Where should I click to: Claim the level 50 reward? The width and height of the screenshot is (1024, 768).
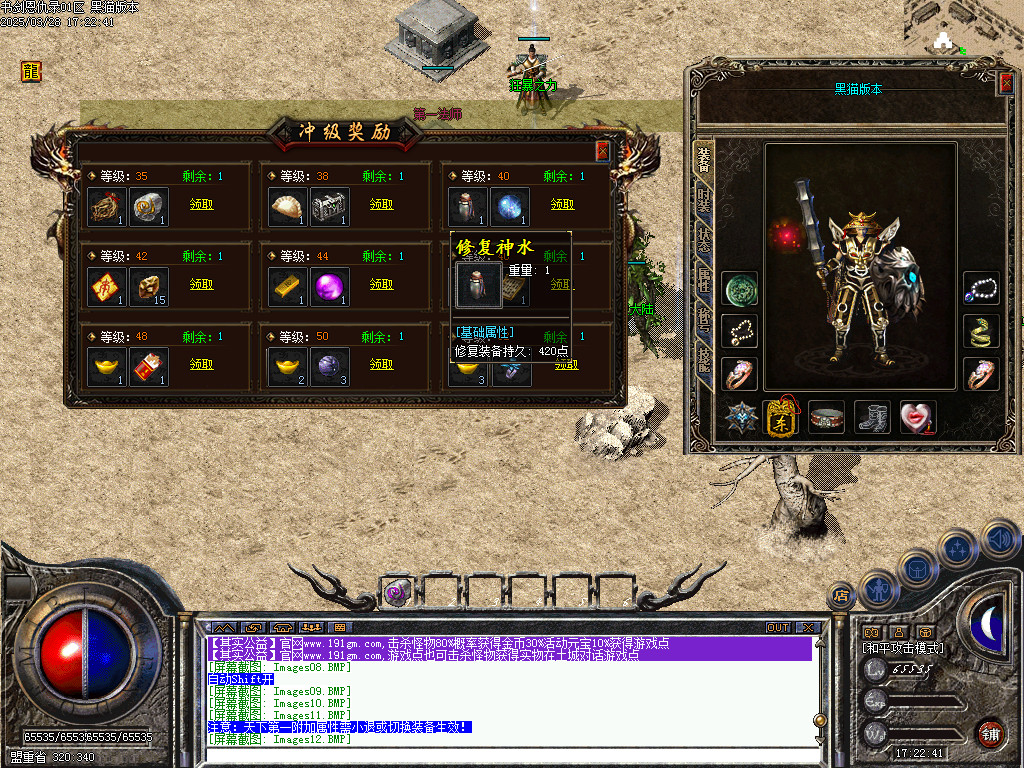pos(381,365)
